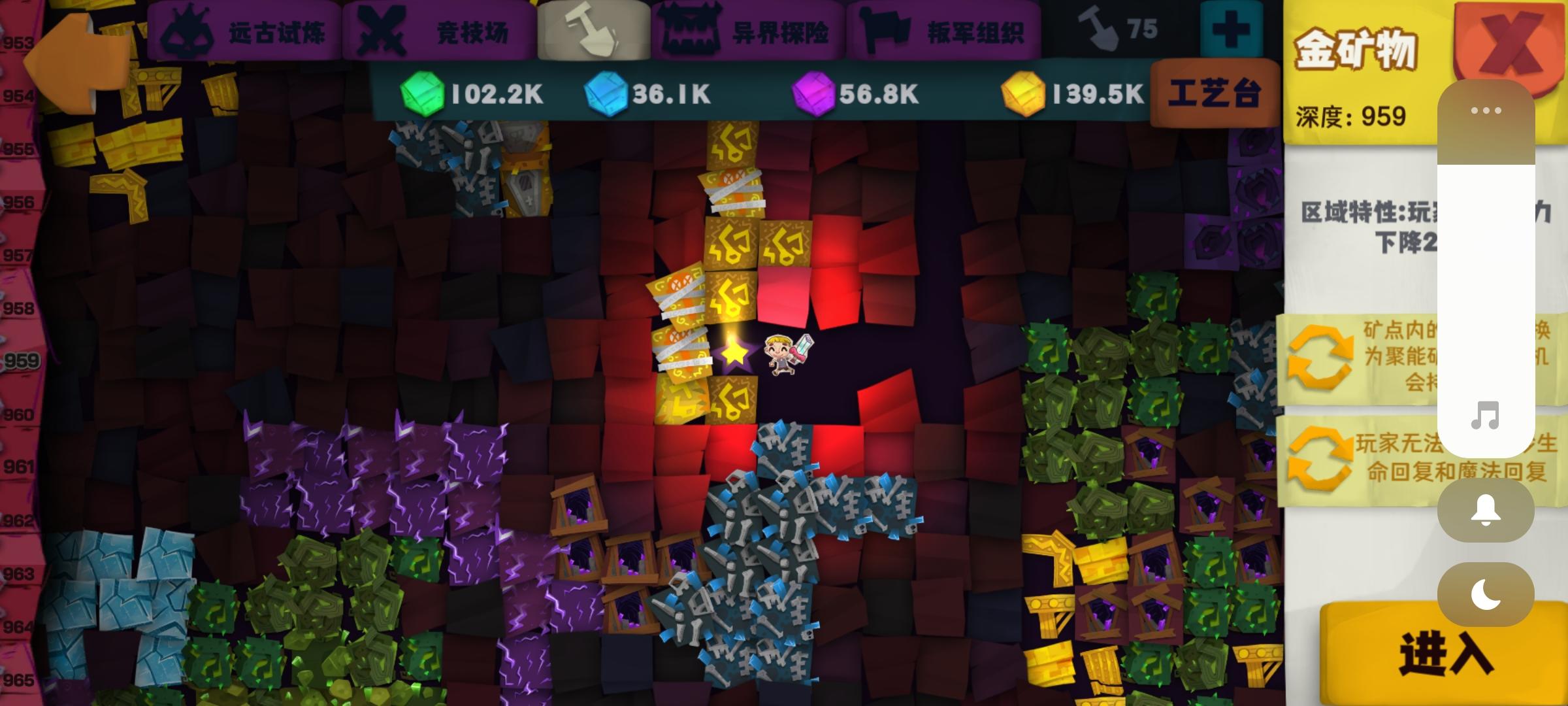Toggle notifications with the bell icon
The height and width of the screenshot is (706, 1568).
(x=1486, y=511)
